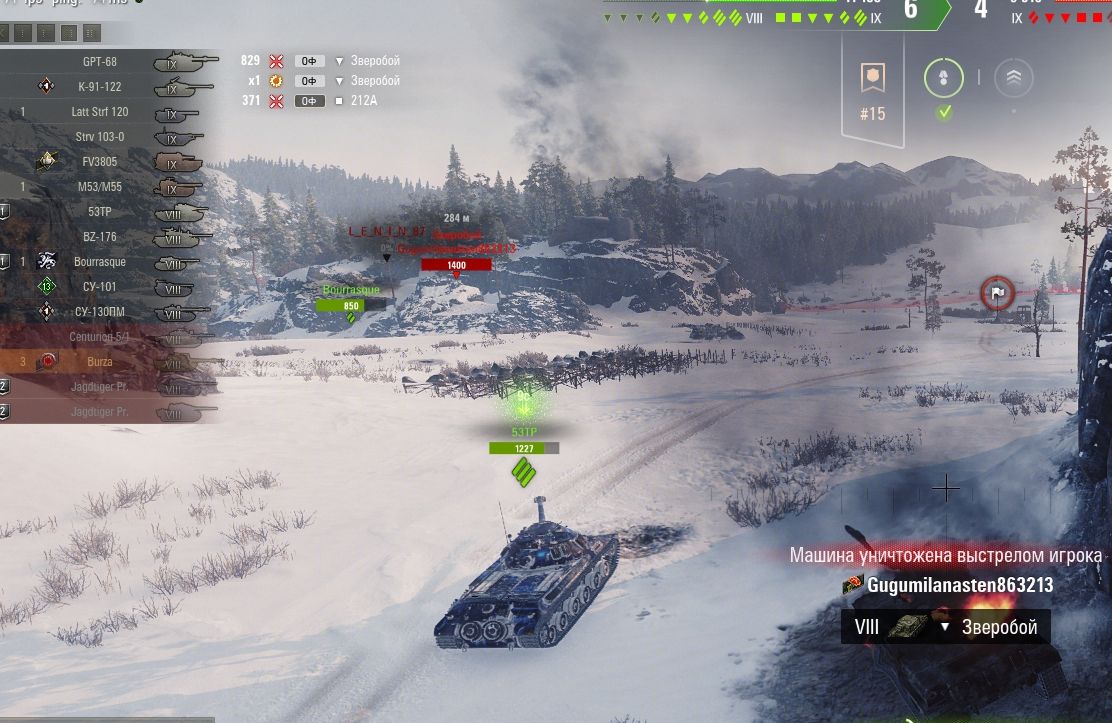1112x723 pixels.
Task: Select the K-91-122 player row
Action: pyautogui.click(x=100, y=87)
